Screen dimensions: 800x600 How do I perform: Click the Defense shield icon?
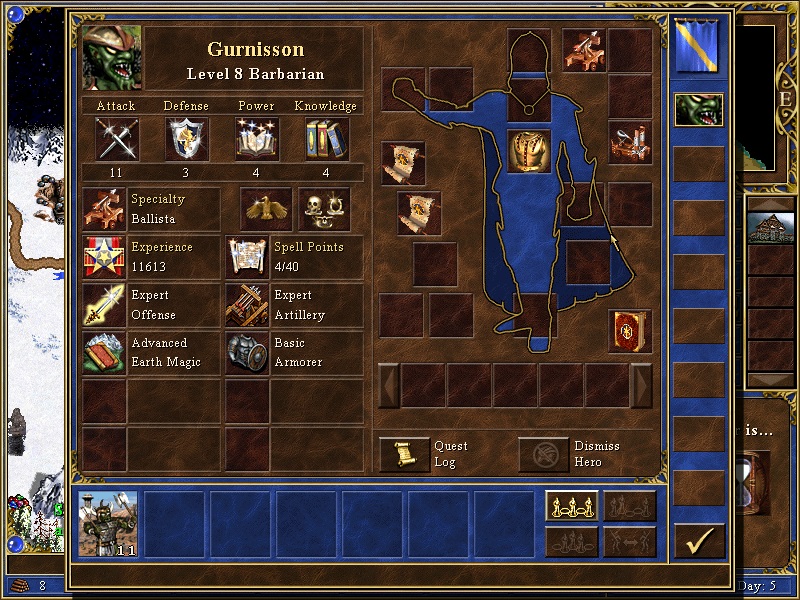click(x=186, y=139)
